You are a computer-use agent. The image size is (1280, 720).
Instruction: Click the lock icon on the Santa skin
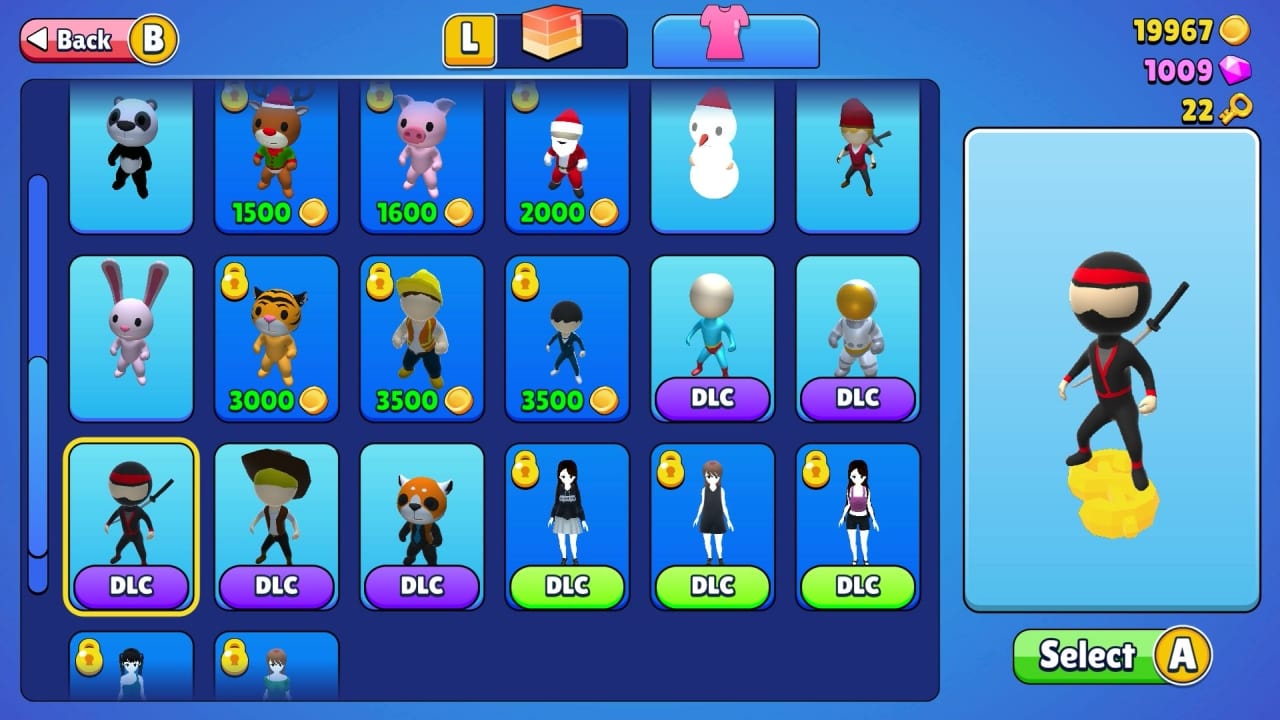523,96
